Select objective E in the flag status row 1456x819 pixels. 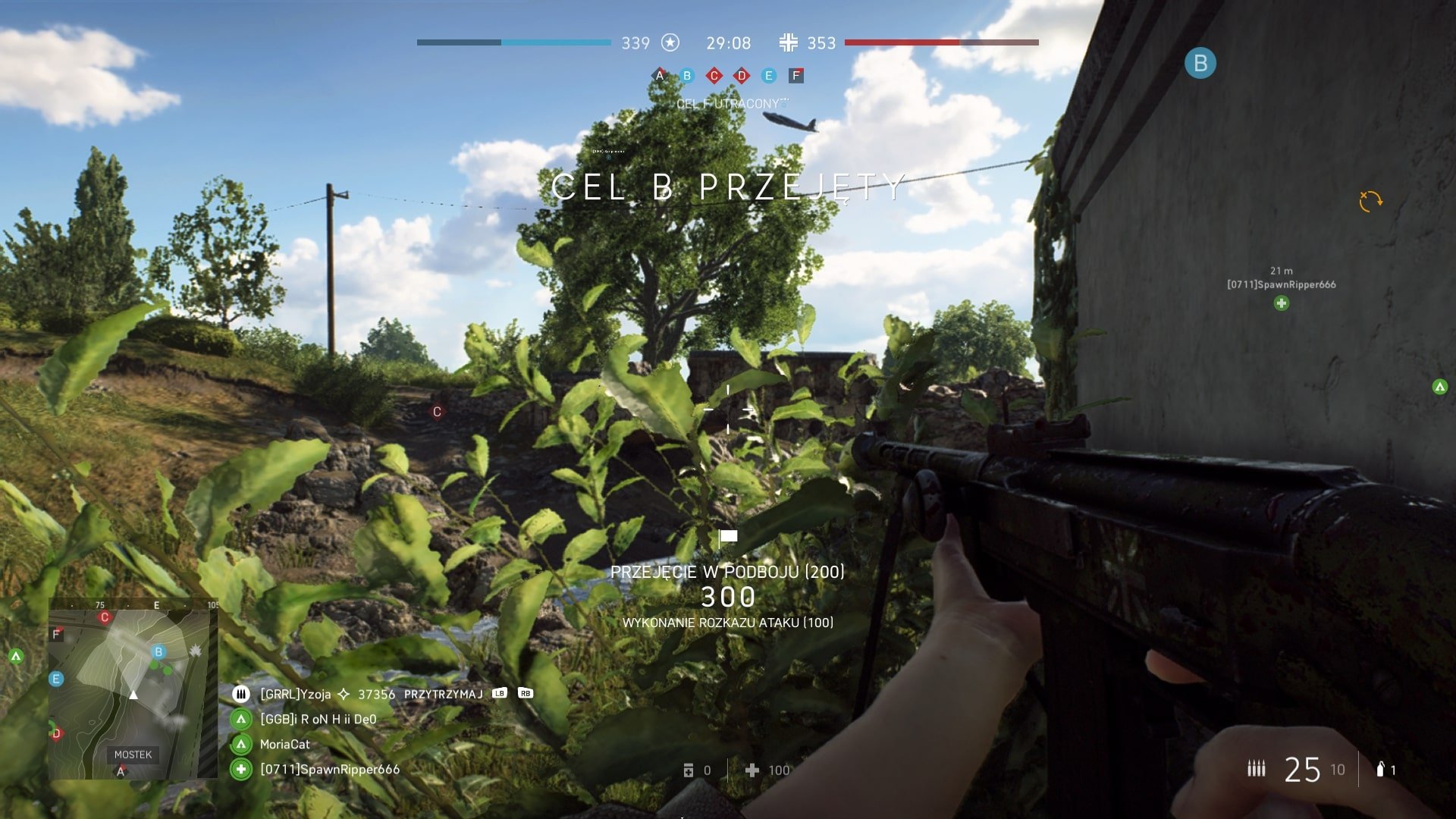point(768,75)
